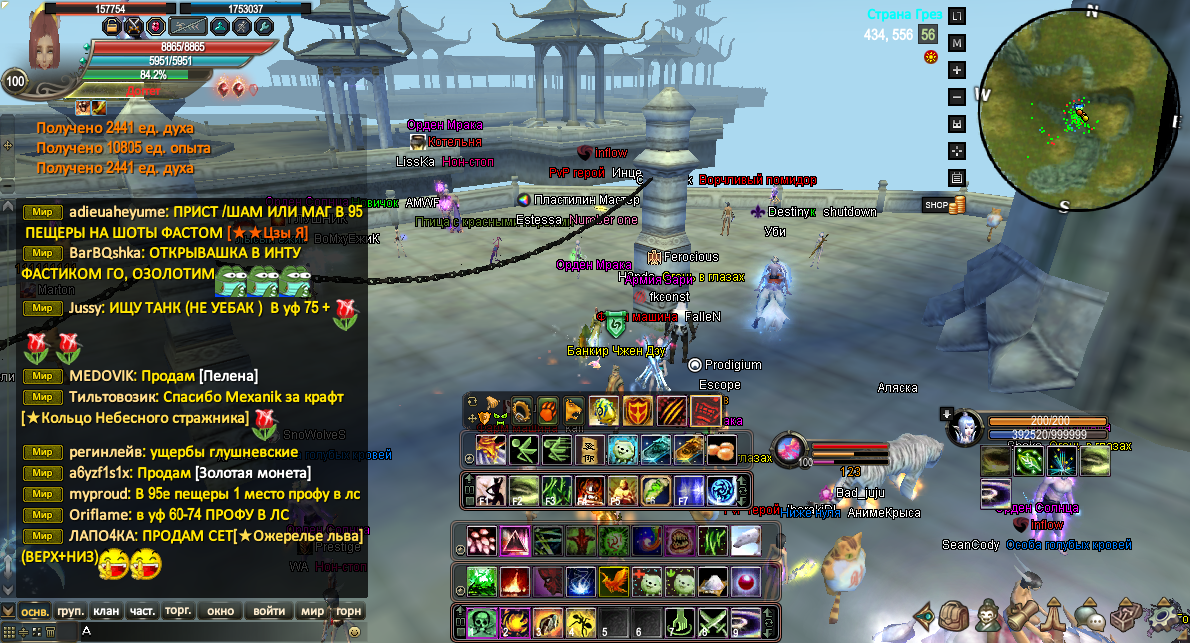The width and height of the screenshot is (1190, 643).
Task: Open the backpack inventory icon
Action: coord(955,617)
